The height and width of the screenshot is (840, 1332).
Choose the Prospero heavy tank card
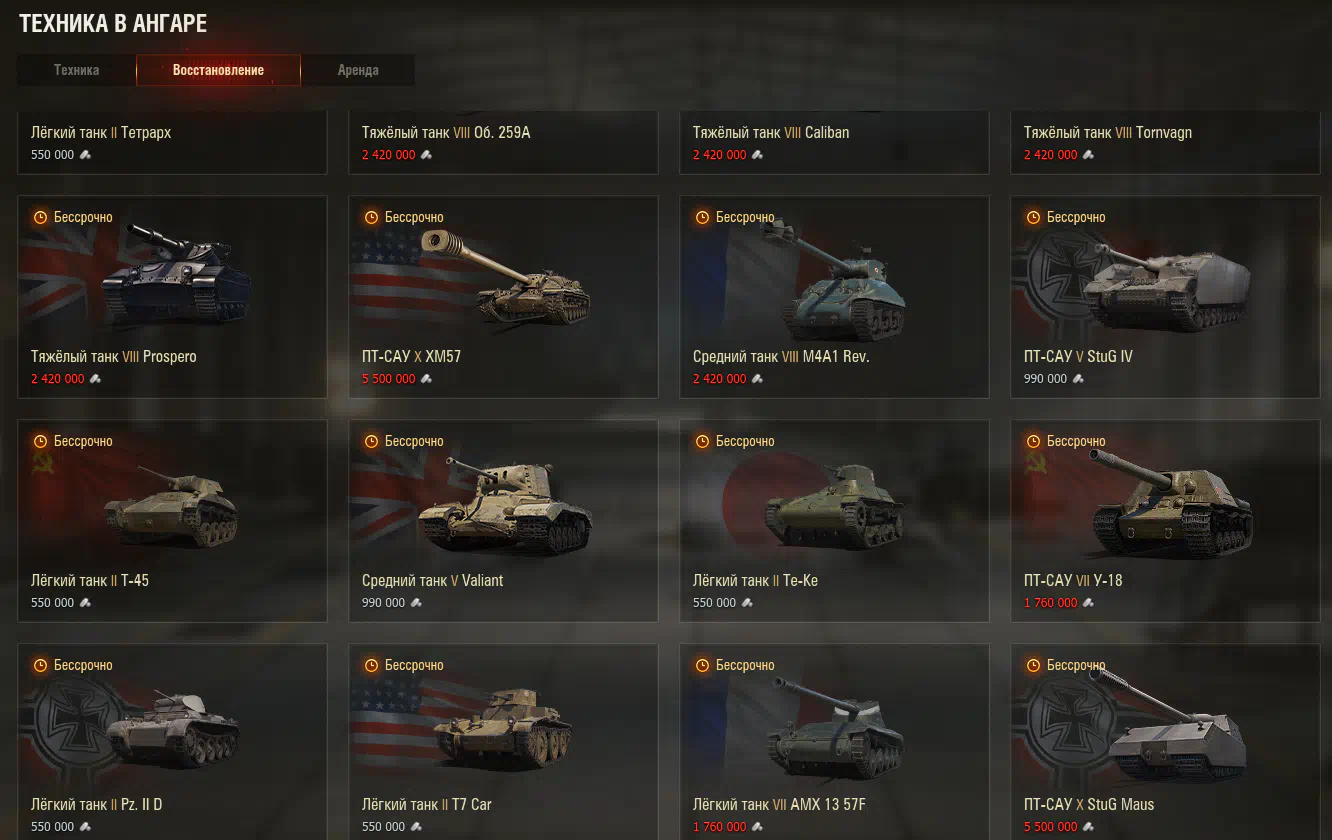tap(172, 296)
